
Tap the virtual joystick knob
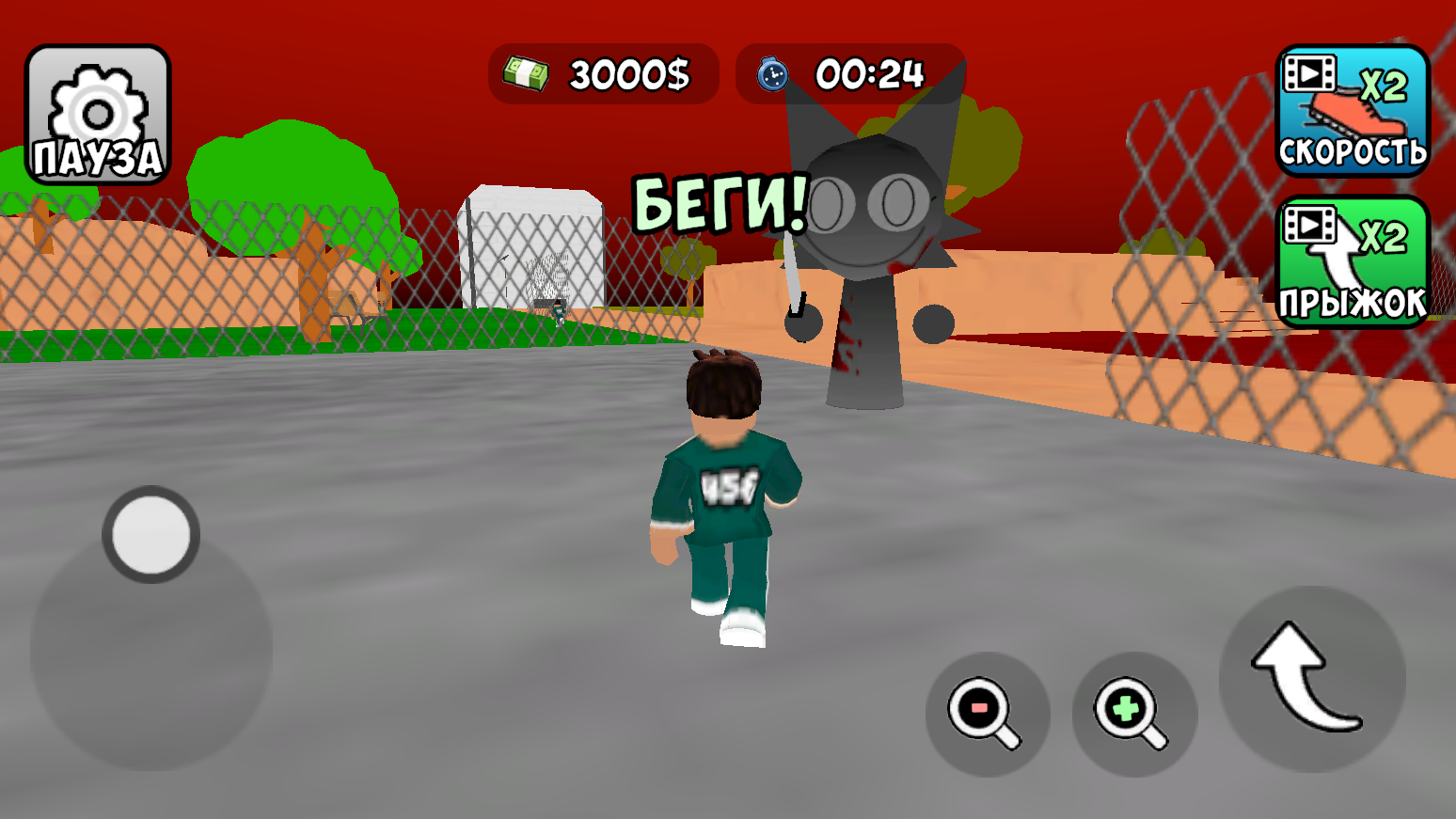[x=150, y=534]
